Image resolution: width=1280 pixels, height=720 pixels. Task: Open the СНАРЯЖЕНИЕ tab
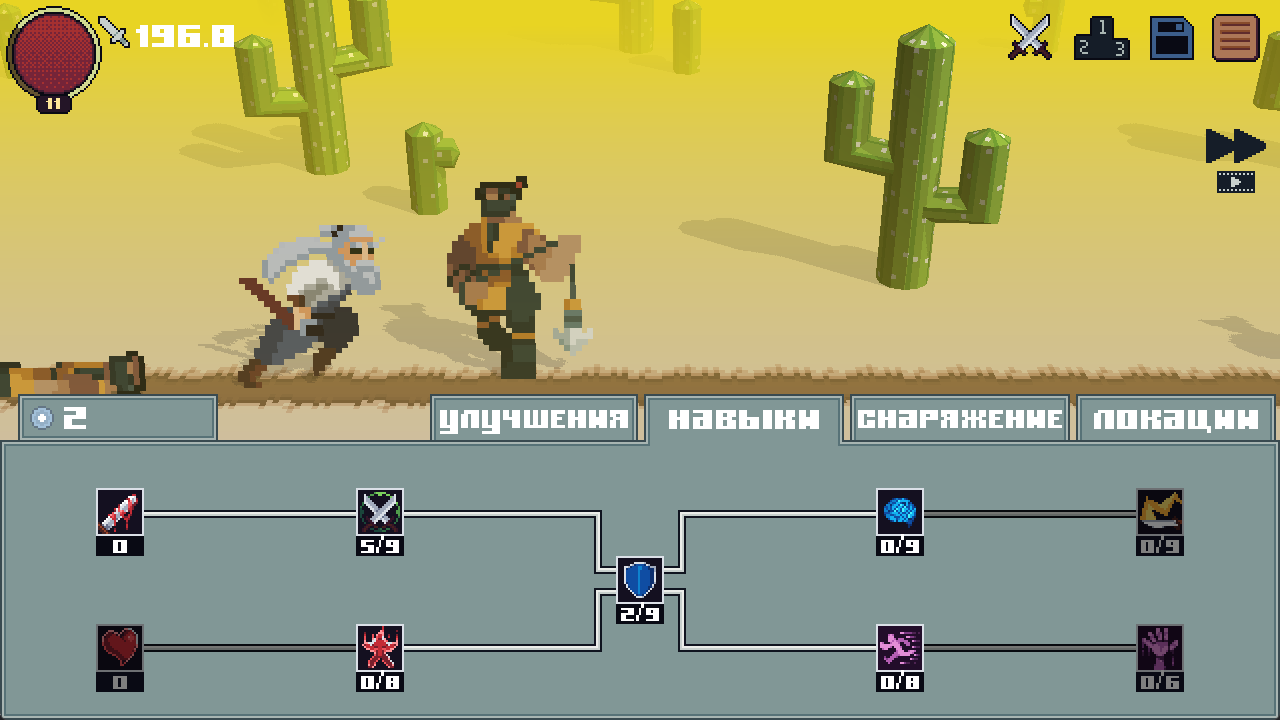(x=958, y=418)
